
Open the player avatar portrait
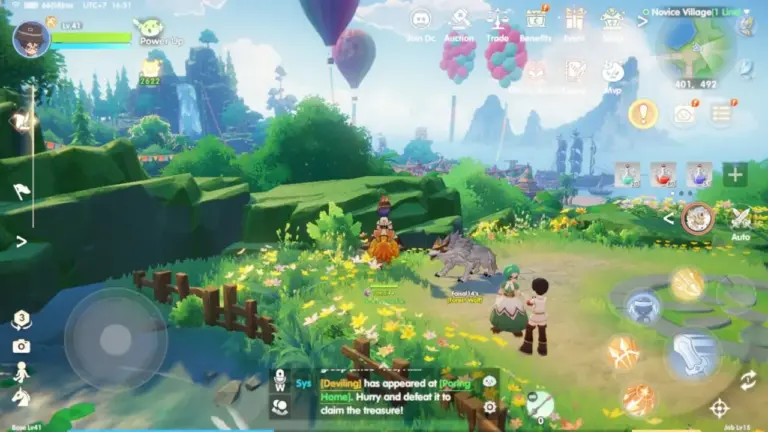pyautogui.click(x=30, y=39)
